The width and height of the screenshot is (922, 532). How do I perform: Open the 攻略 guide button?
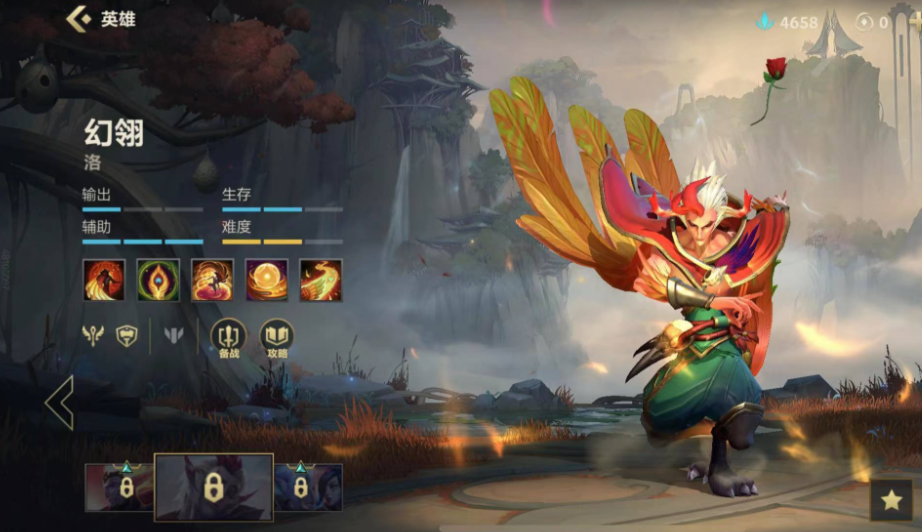(x=277, y=337)
